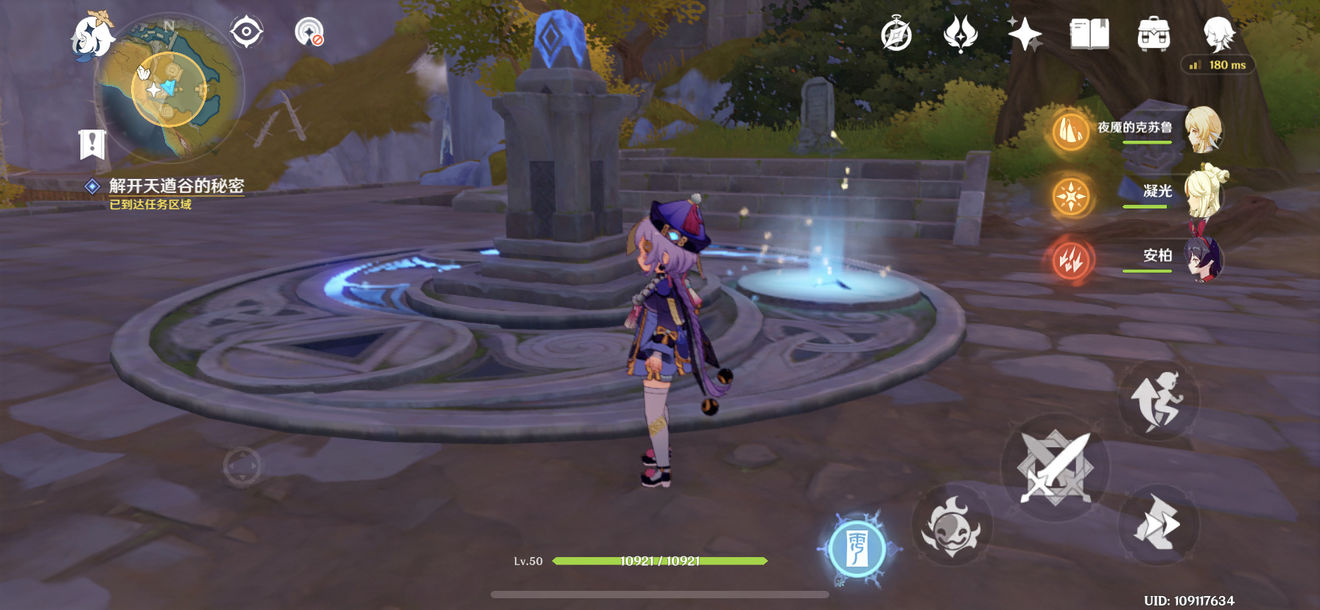The height and width of the screenshot is (610, 1320).
Task: Open the compass icon menu
Action: pyautogui.click(x=896, y=34)
